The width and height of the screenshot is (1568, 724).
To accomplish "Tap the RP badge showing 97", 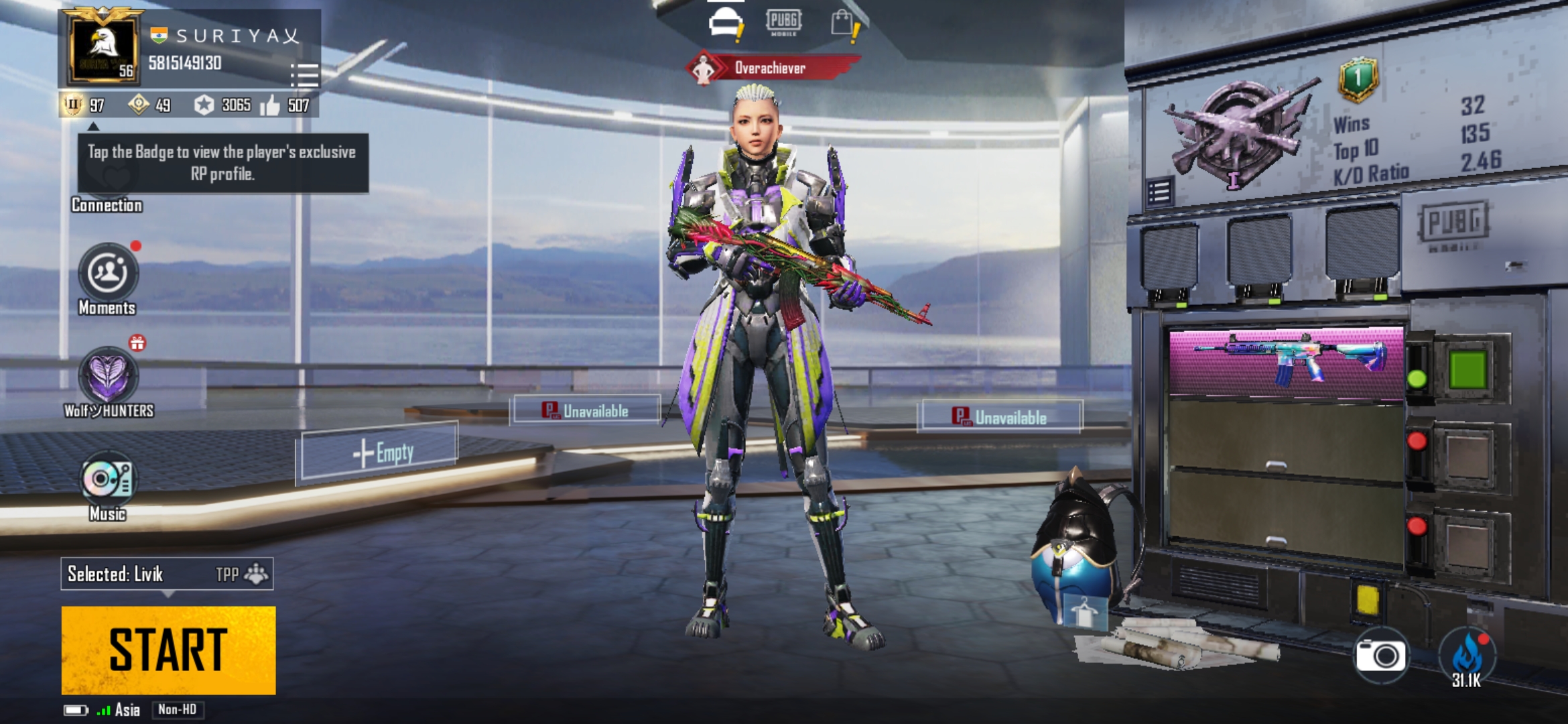I will (x=73, y=105).
